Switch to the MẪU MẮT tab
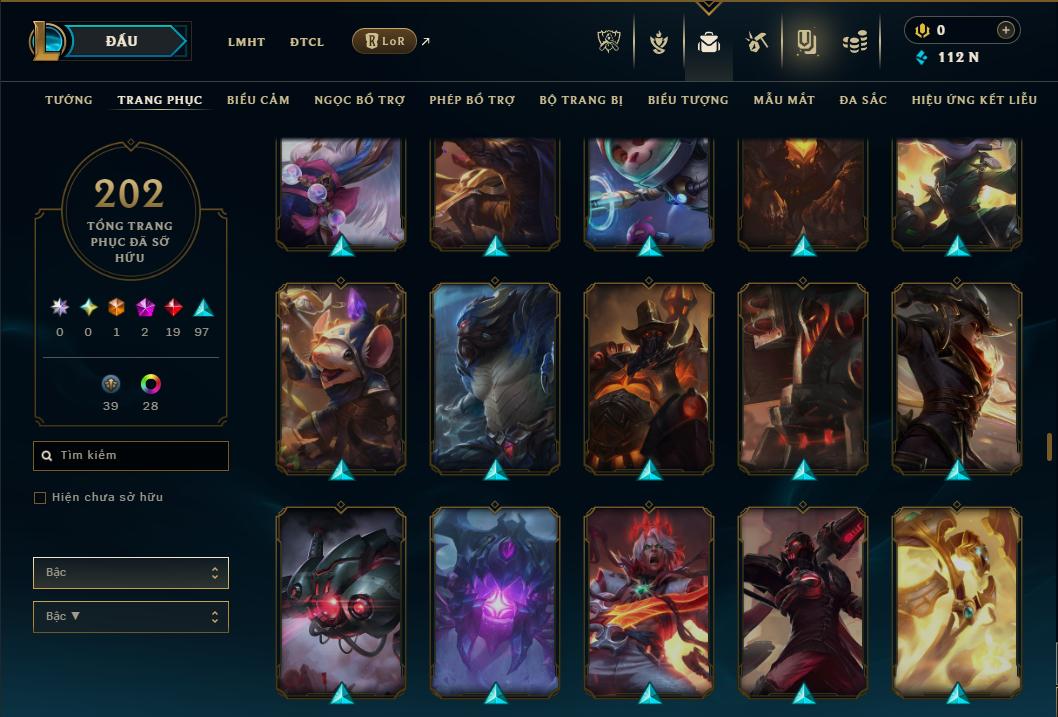This screenshot has height=717, width=1058. click(784, 100)
